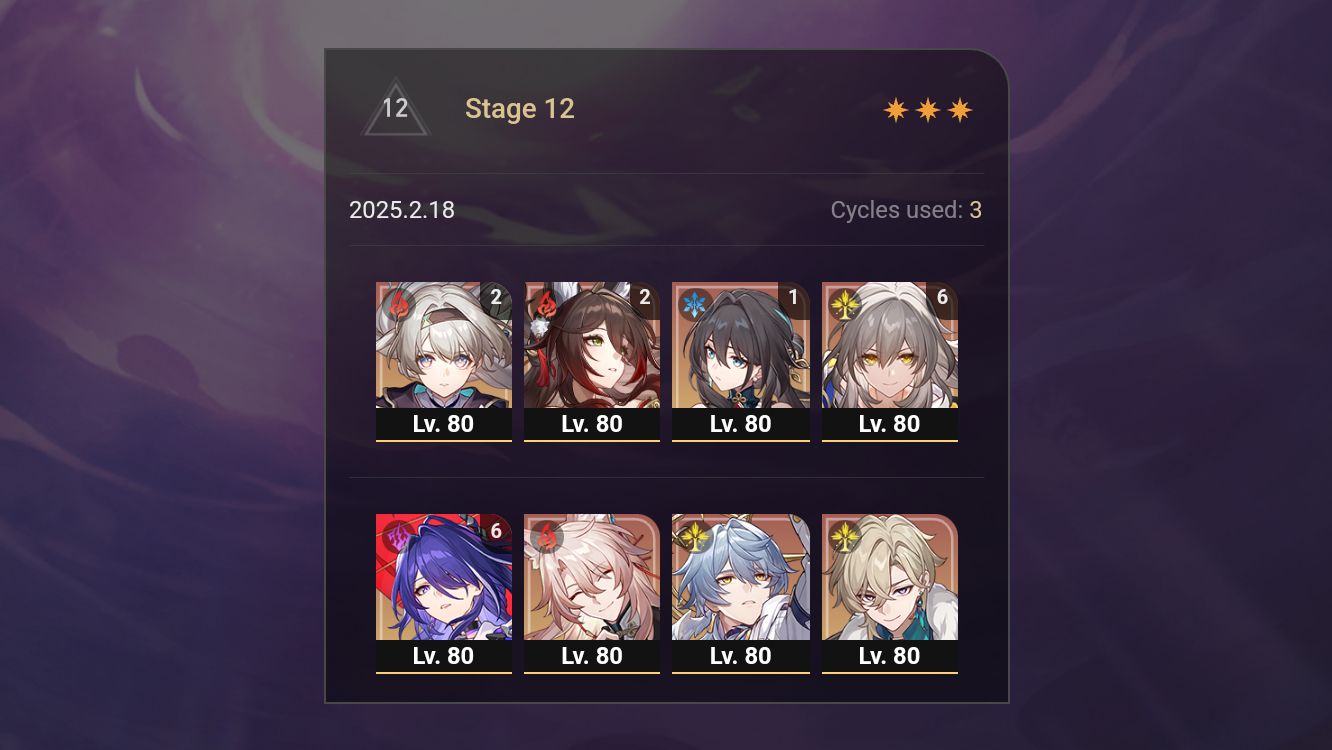Screen dimensions: 1332x750
Task: Click the Stage 12 triangle emblem
Action: 396,108
